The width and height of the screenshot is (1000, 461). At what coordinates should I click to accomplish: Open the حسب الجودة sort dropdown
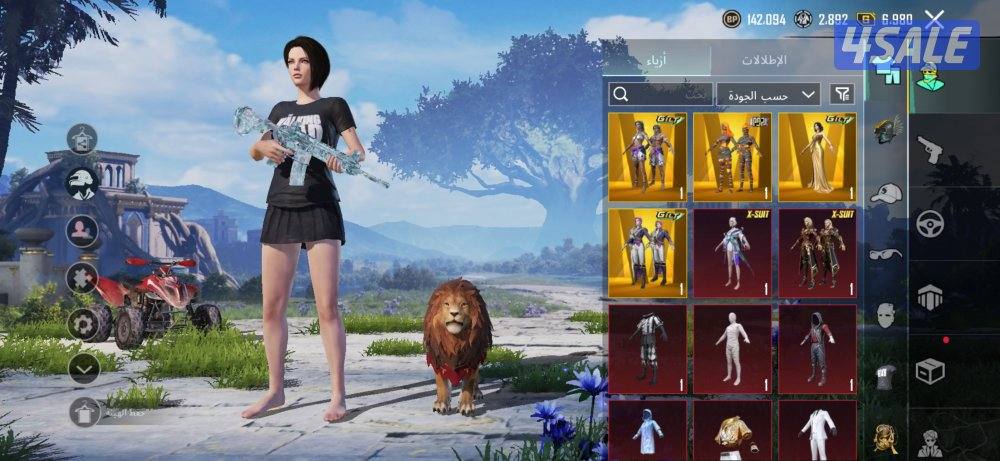[x=768, y=94]
